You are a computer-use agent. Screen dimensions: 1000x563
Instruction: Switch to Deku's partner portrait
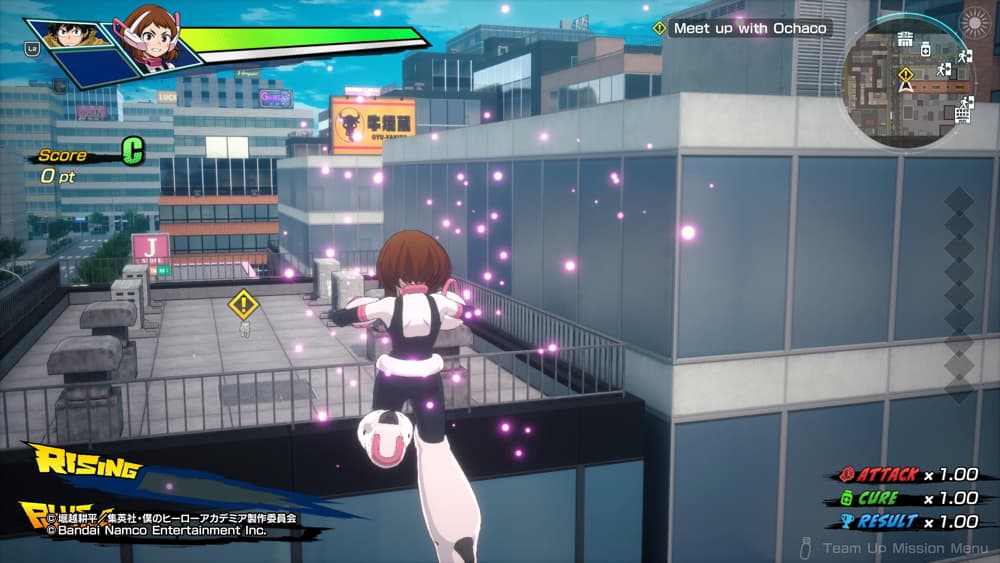[70, 35]
